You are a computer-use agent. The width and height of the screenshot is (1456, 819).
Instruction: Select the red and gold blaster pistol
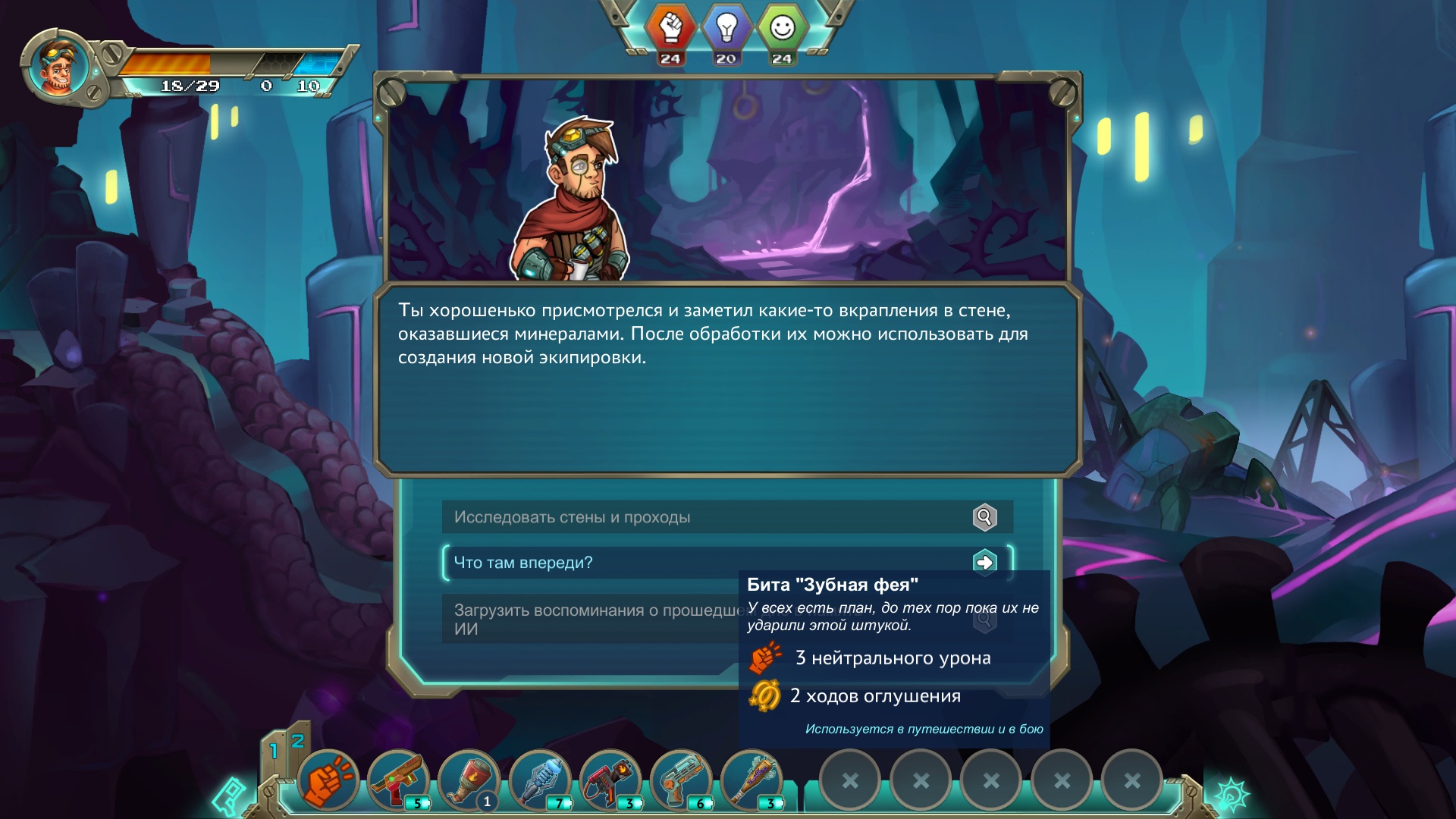pos(398,780)
